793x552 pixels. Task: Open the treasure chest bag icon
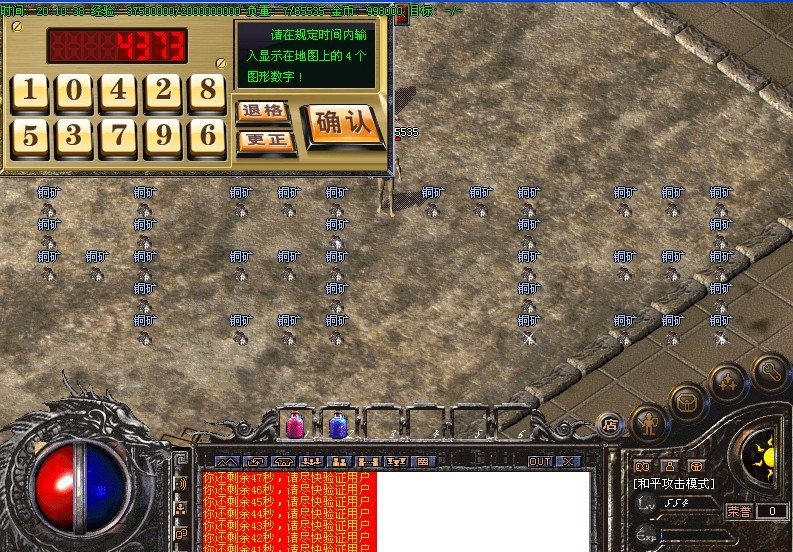coord(688,402)
